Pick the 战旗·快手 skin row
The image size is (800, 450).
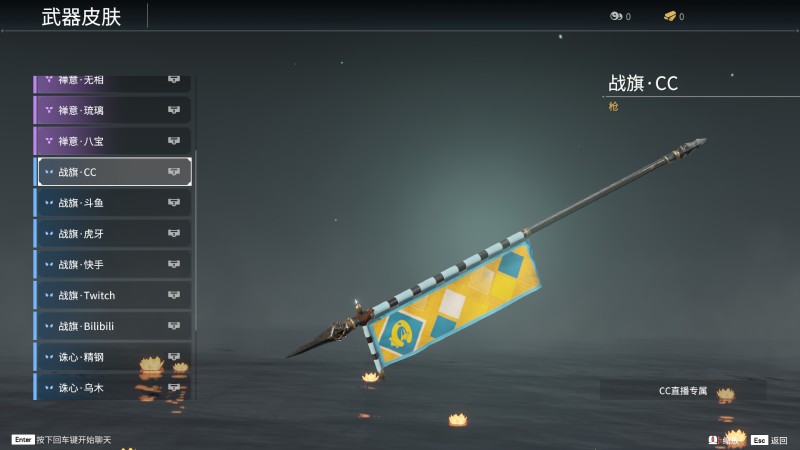(x=112, y=265)
